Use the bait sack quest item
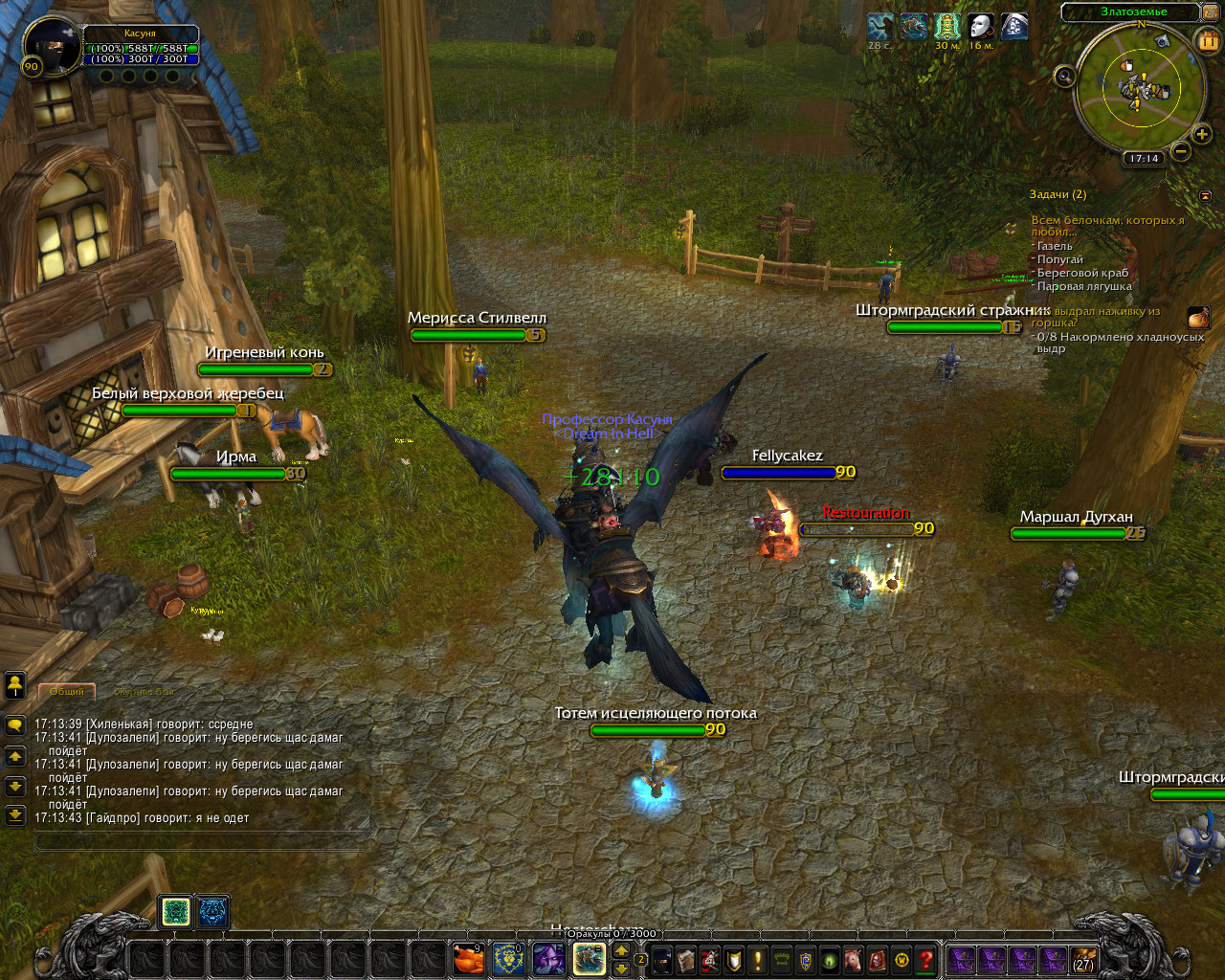 point(1198,318)
